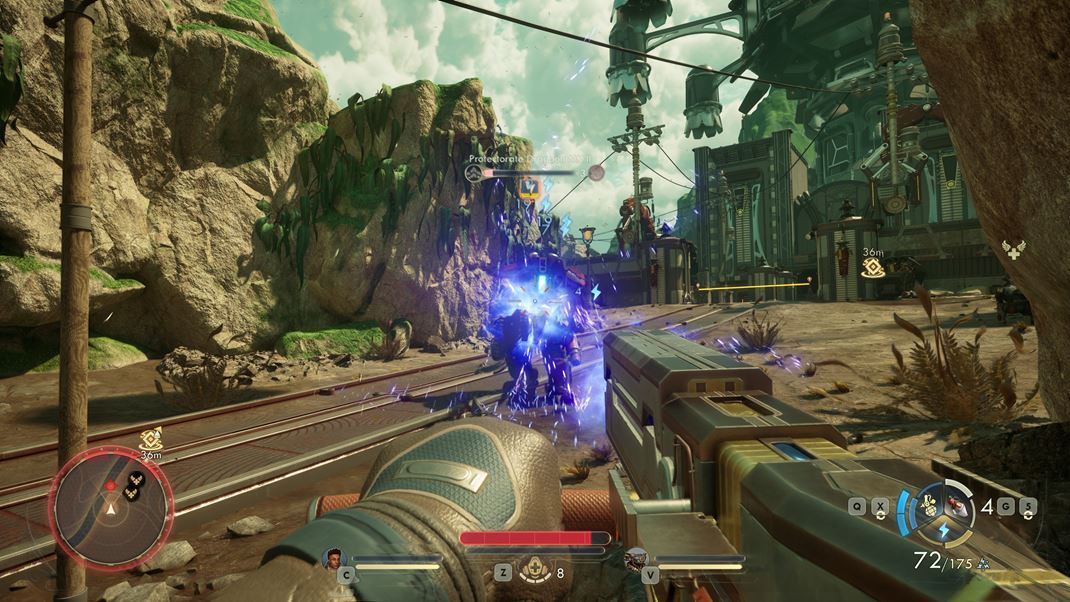The width and height of the screenshot is (1070, 602).
Task: Click the orange shield icon above the enemy
Action: coord(527,186)
